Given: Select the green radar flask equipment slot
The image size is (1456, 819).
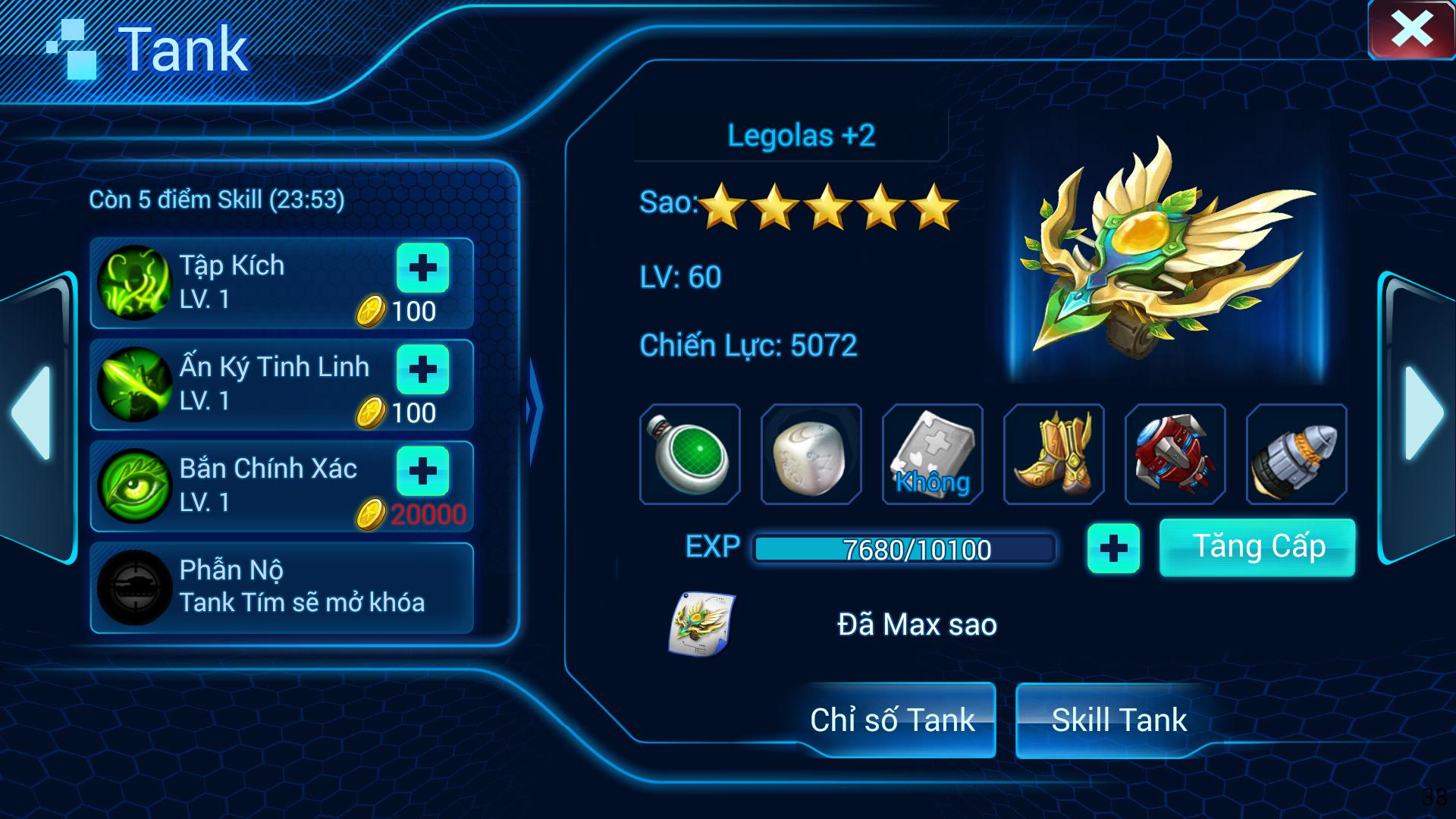Looking at the screenshot, I should (690, 454).
